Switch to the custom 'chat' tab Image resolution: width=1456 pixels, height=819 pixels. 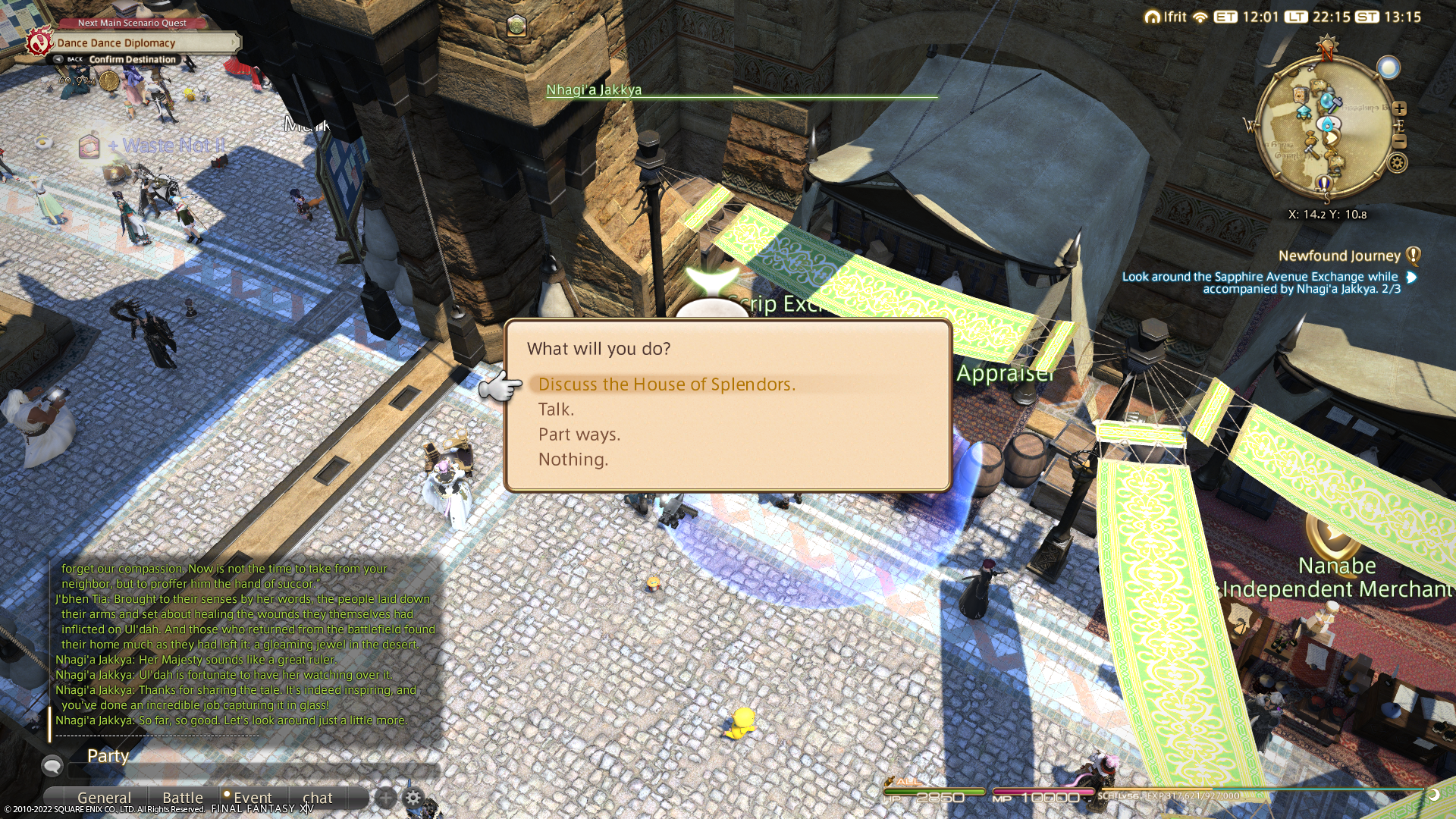coord(317,798)
